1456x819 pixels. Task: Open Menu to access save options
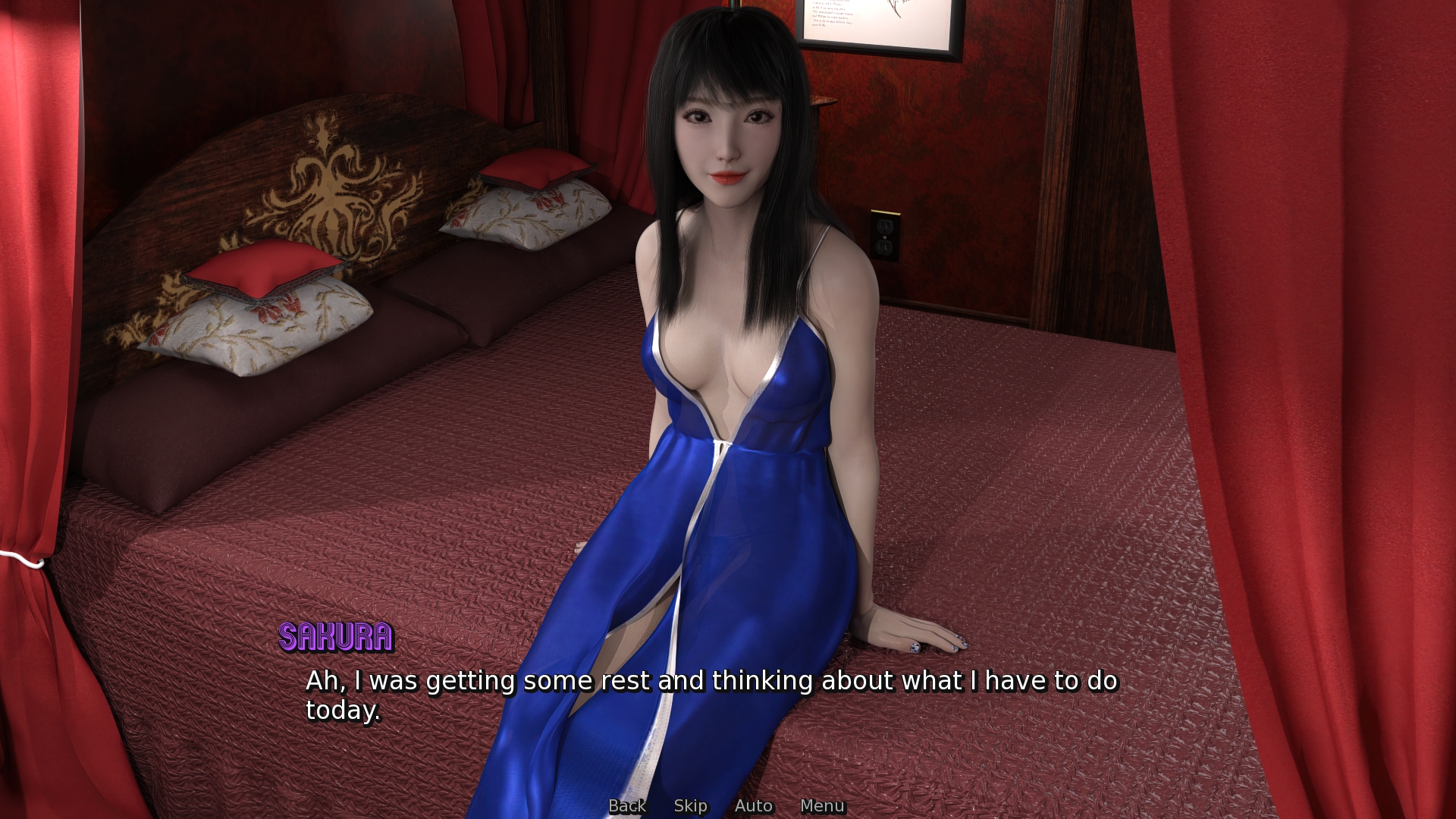click(823, 806)
